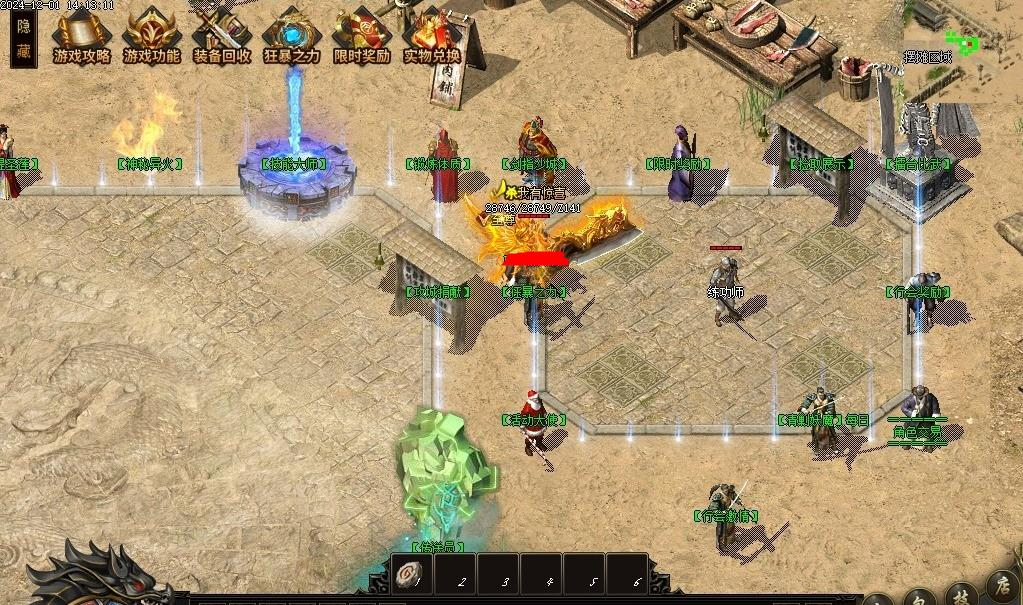
Task: Select the stone item in hotbar slot 1
Action: click(x=411, y=576)
